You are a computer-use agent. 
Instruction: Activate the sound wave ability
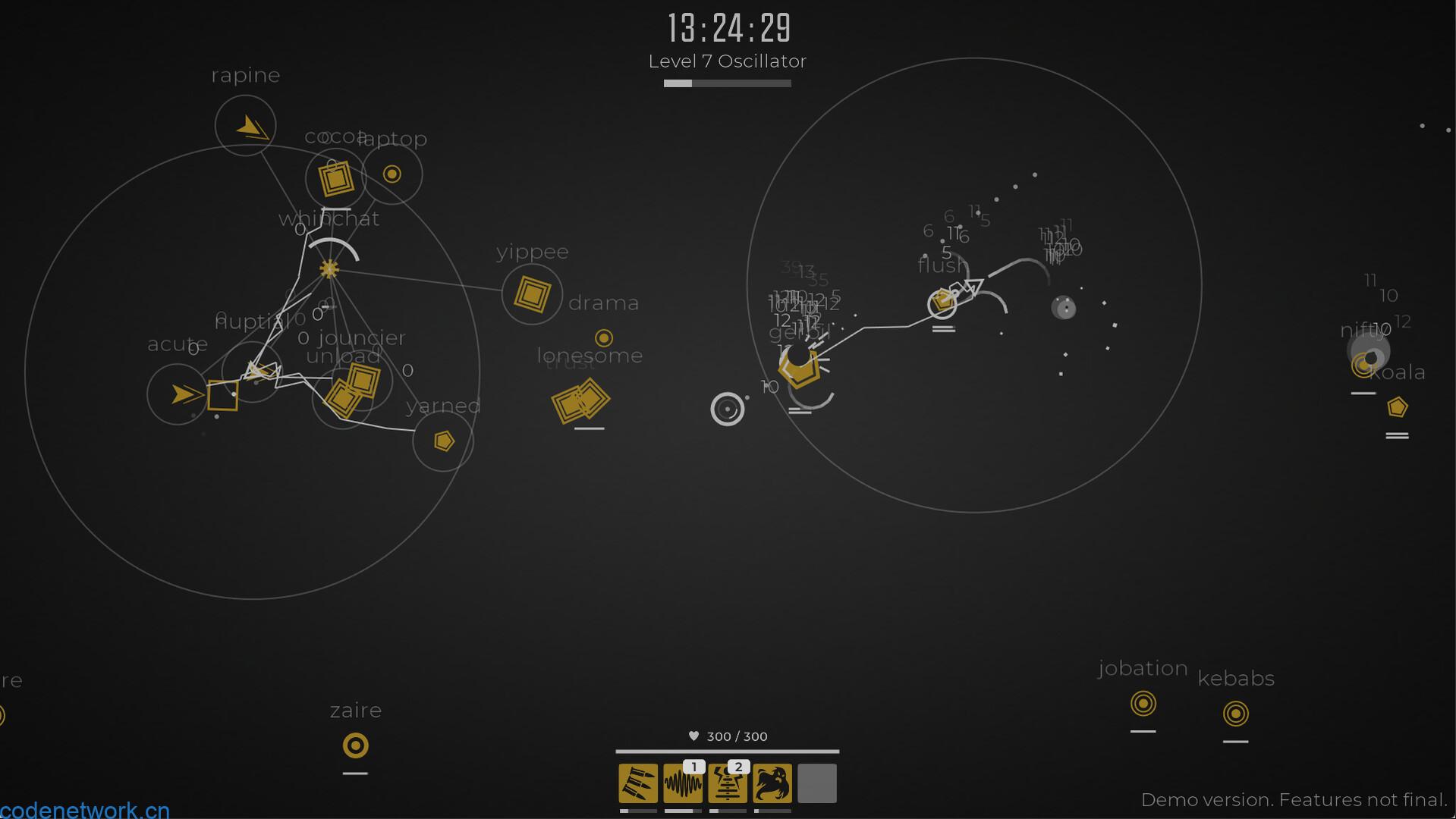click(683, 783)
